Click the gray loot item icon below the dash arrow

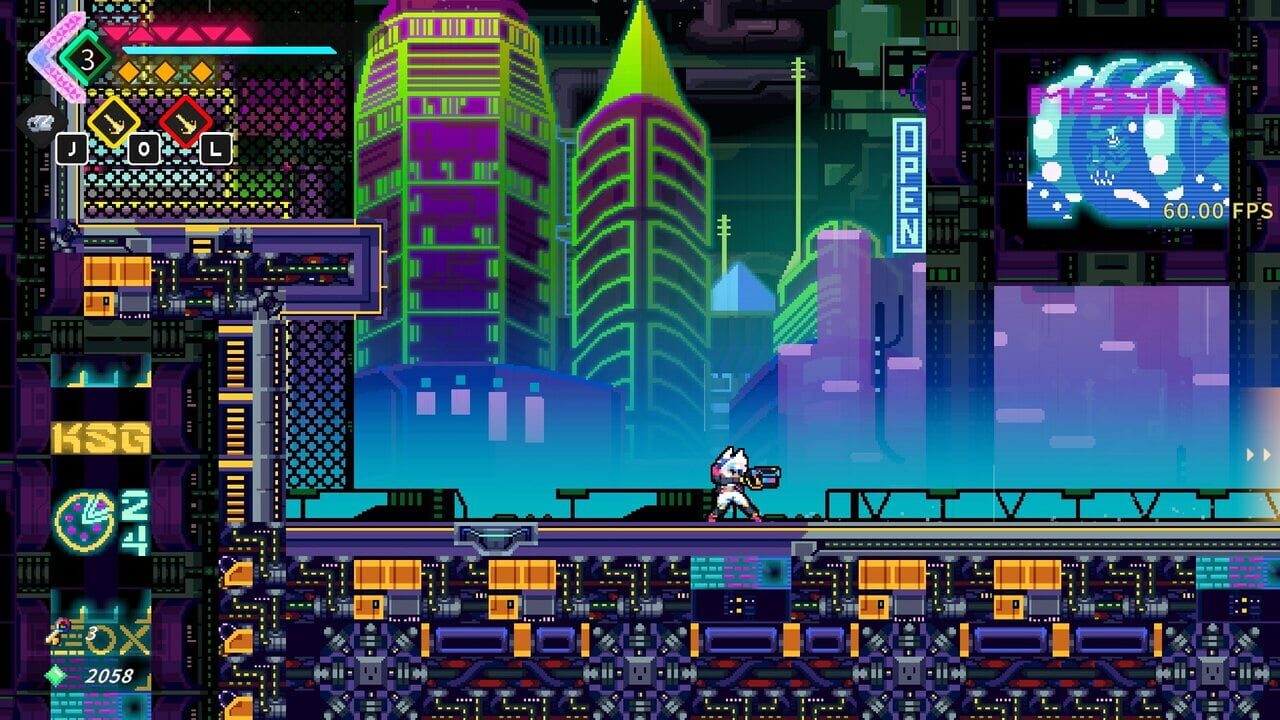(42, 124)
